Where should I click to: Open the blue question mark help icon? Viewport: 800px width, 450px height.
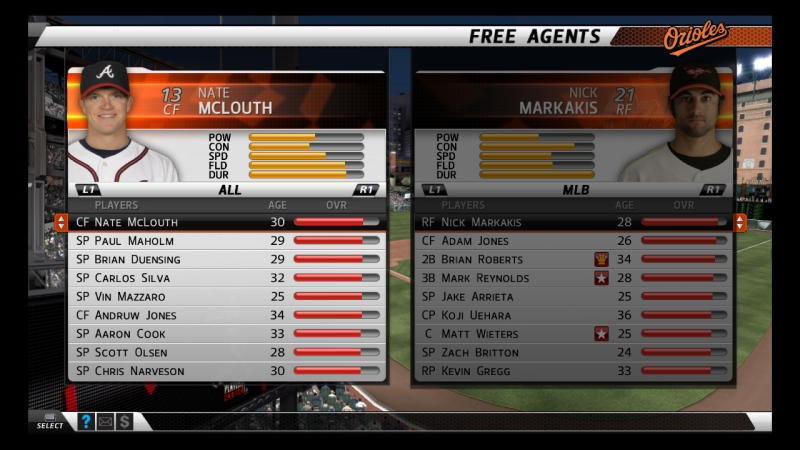86,422
